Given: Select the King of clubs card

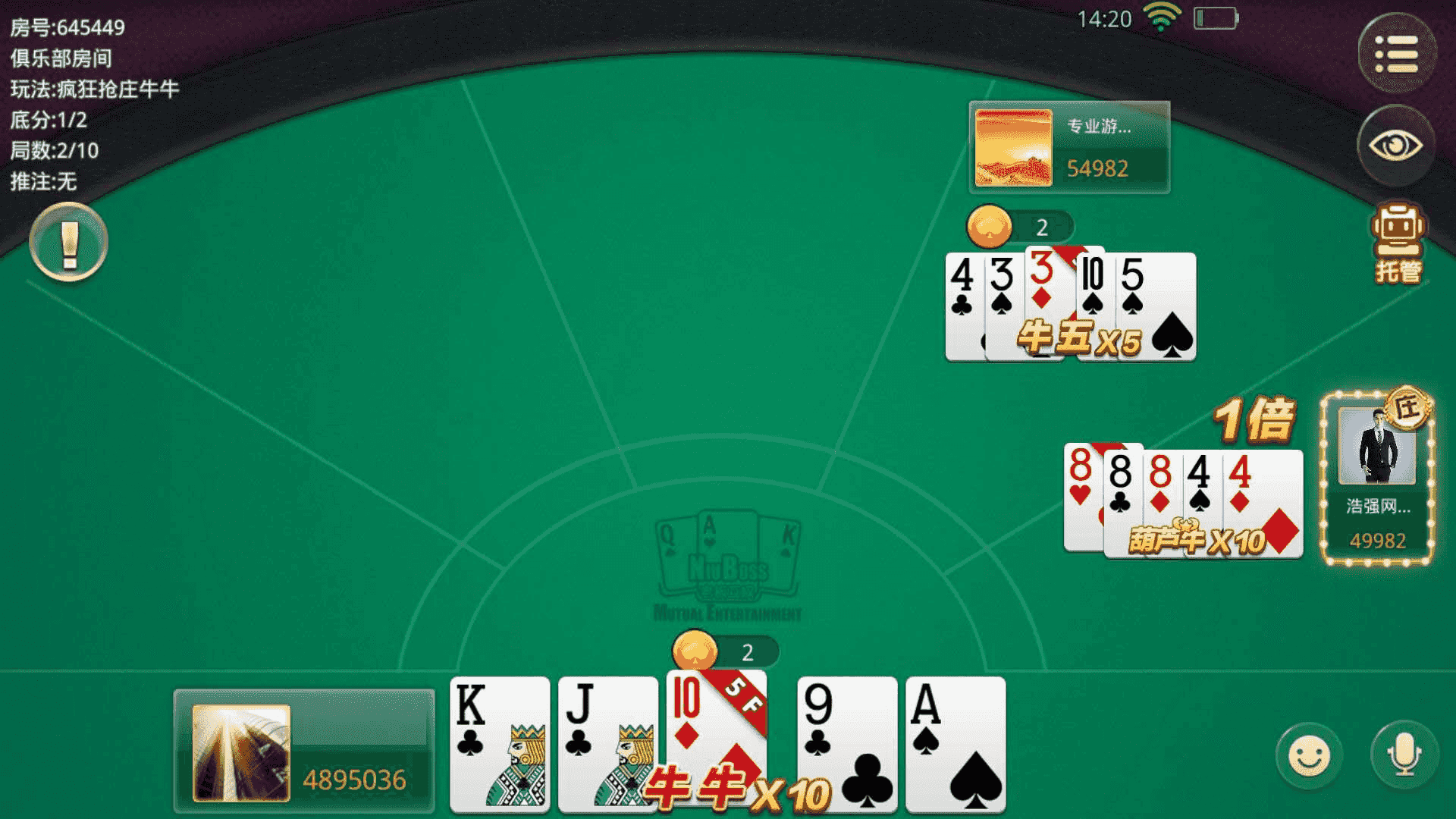Looking at the screenshot, I should [499, 743].
